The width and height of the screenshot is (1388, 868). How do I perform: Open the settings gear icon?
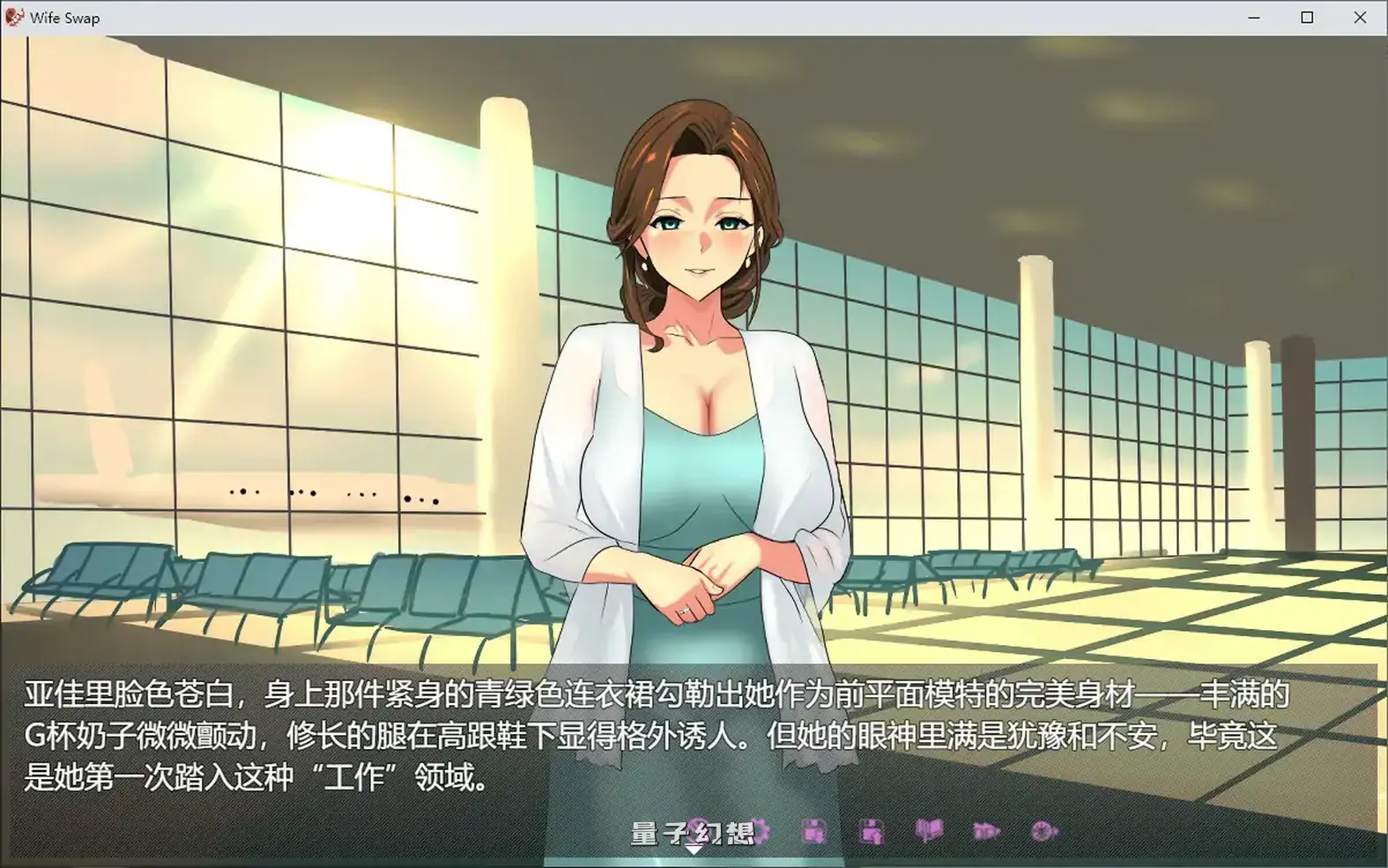click(1043, 831)
